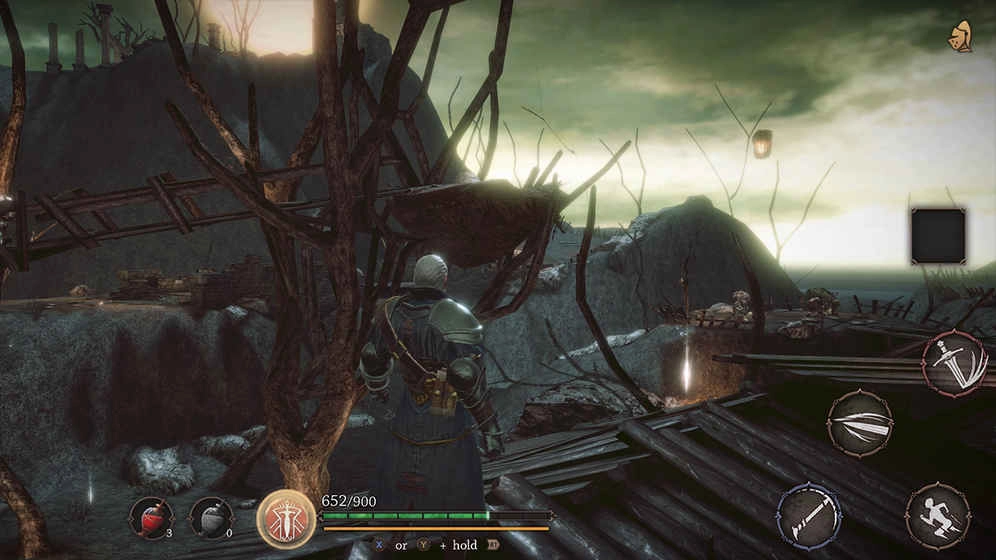Screen dimensions: 996x560
Task: Tap the running figure dodge button
Action: point(938,516)
